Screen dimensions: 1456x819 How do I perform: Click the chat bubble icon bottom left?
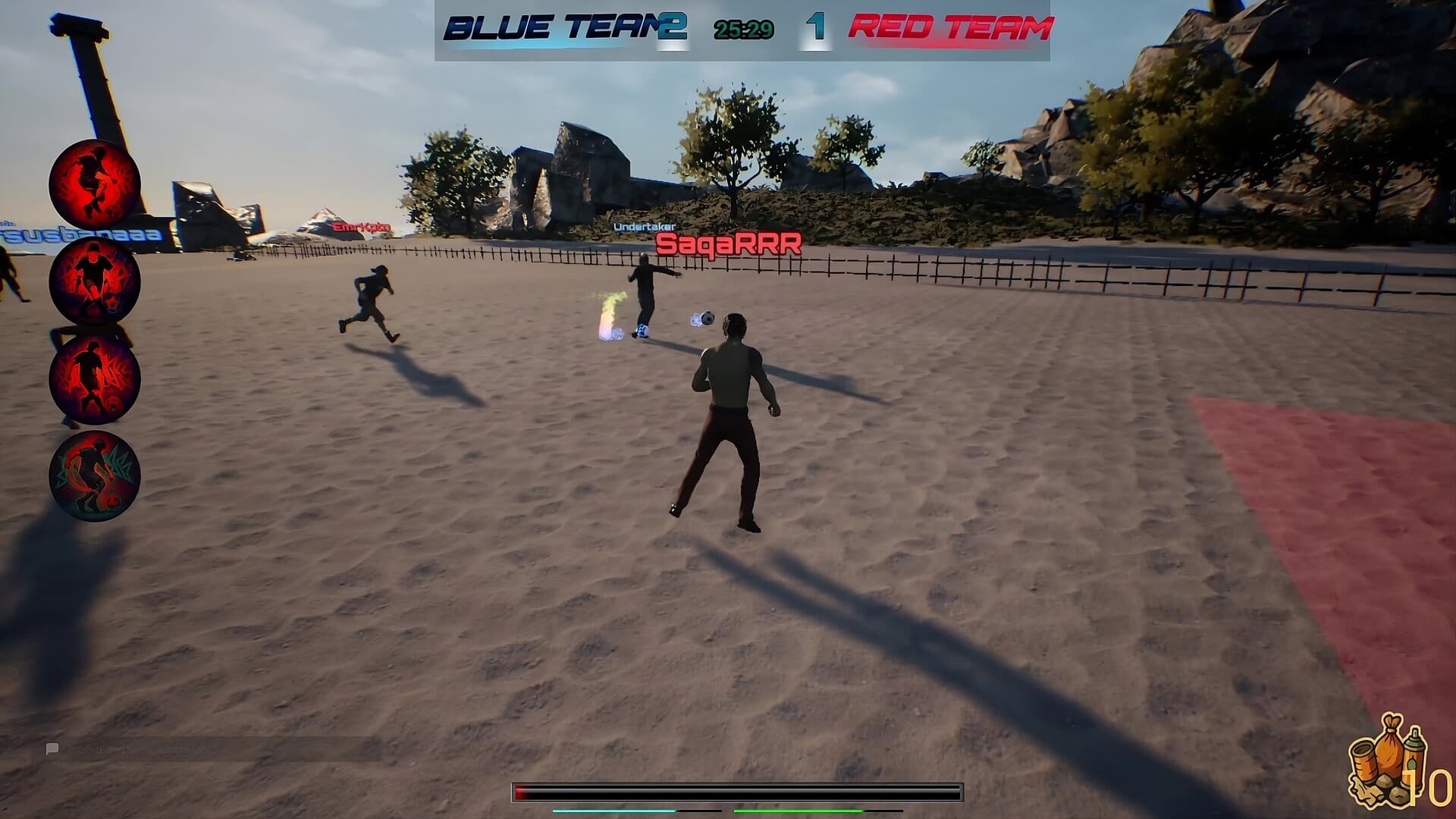[52, 747]
